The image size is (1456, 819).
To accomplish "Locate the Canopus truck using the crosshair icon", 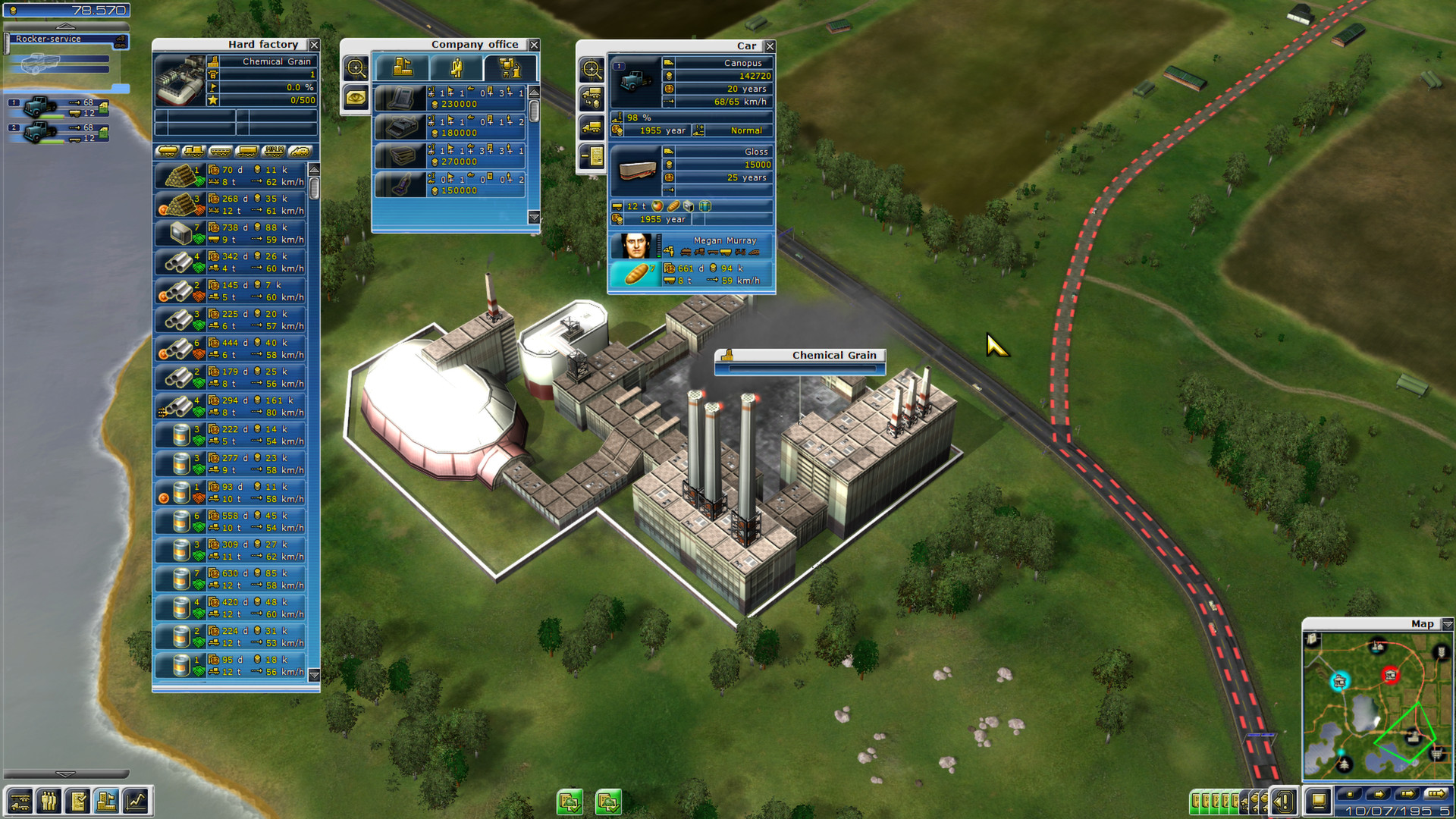I will [x=591, y=68].
